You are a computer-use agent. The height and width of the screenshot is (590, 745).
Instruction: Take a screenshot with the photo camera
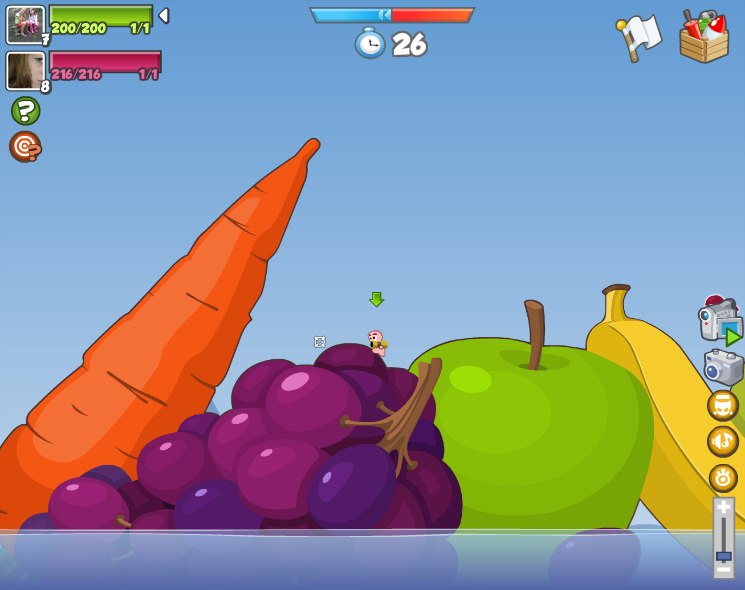point(723,367)
